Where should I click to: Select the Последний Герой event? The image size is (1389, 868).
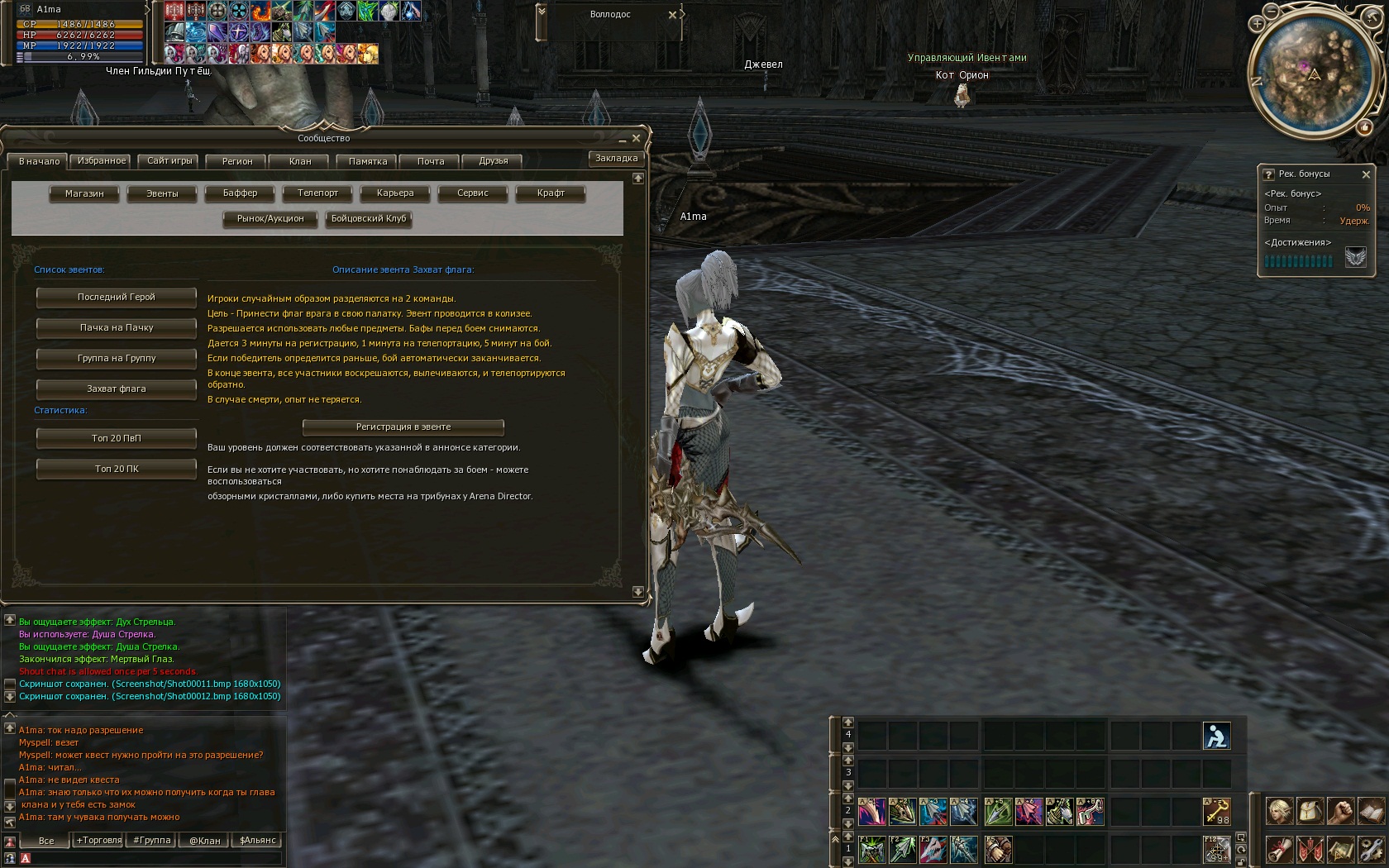click(x=117, y=298)
